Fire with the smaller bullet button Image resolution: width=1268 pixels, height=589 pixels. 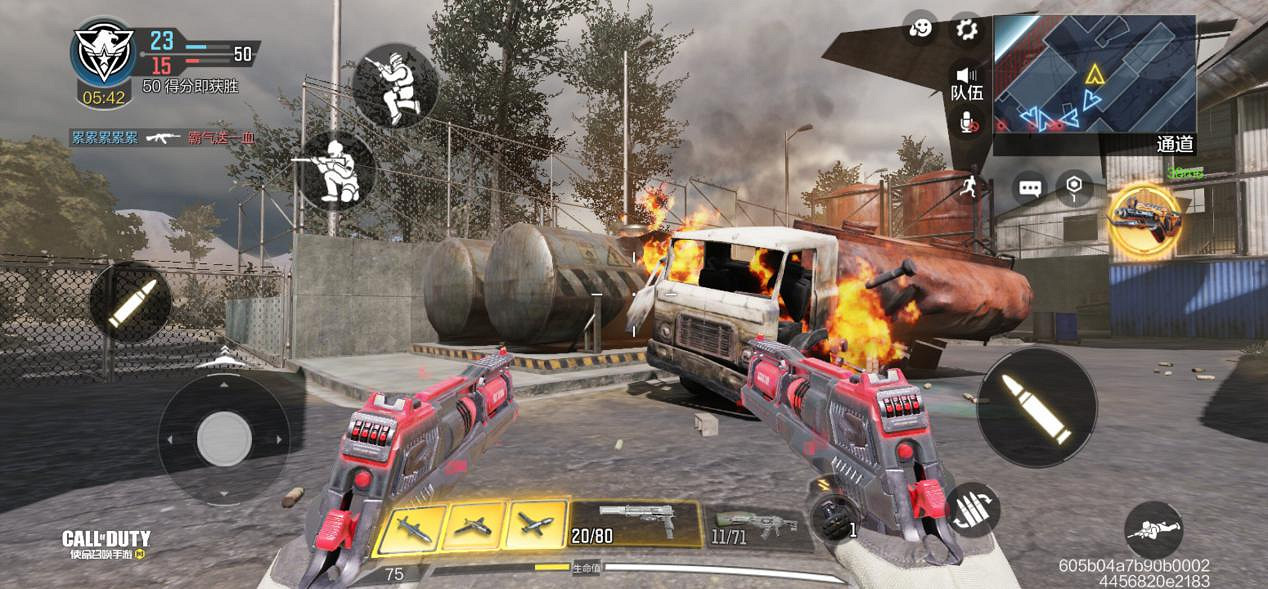(x=131, y=303)
